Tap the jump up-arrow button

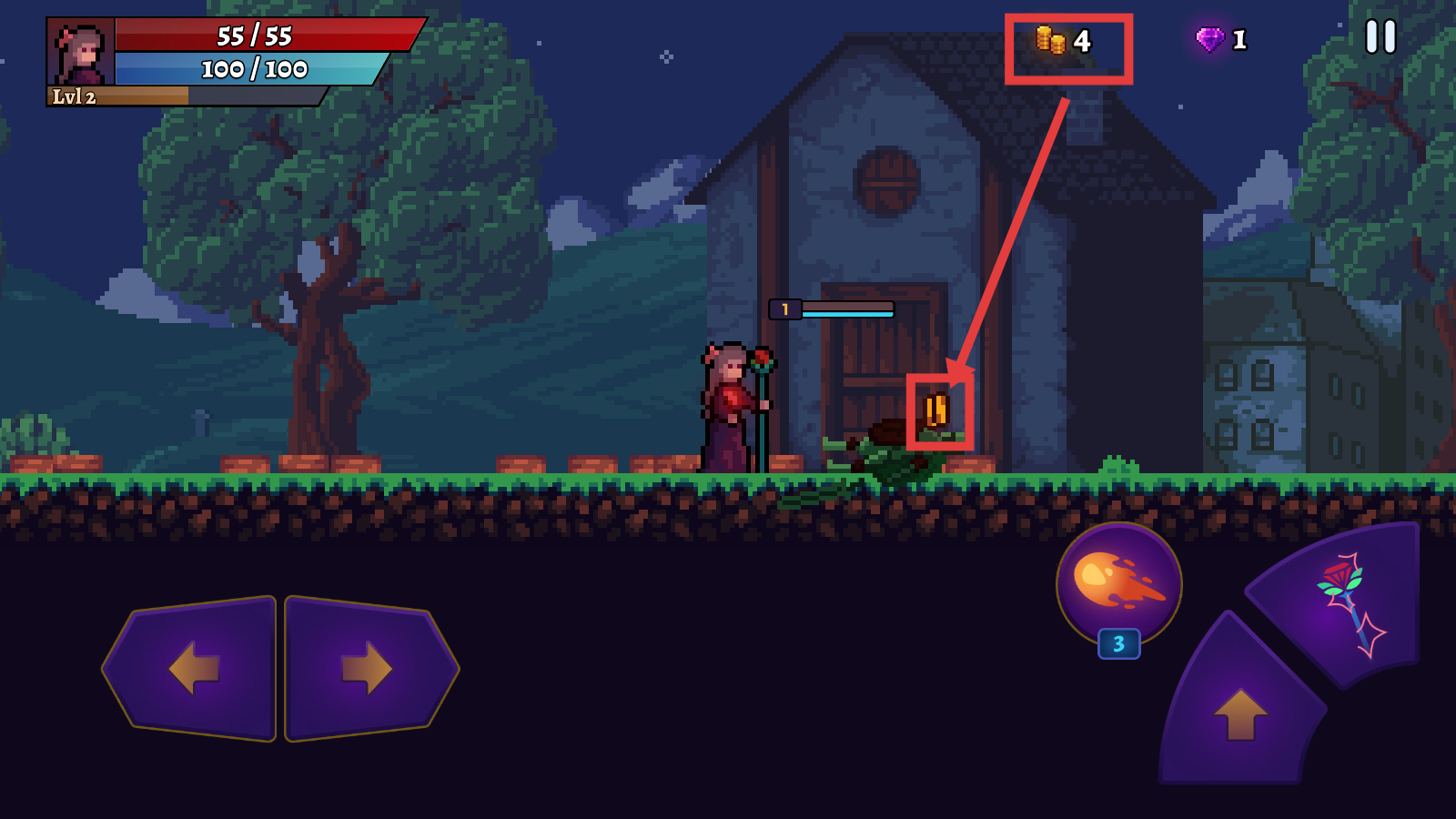tap(1240, 712)
